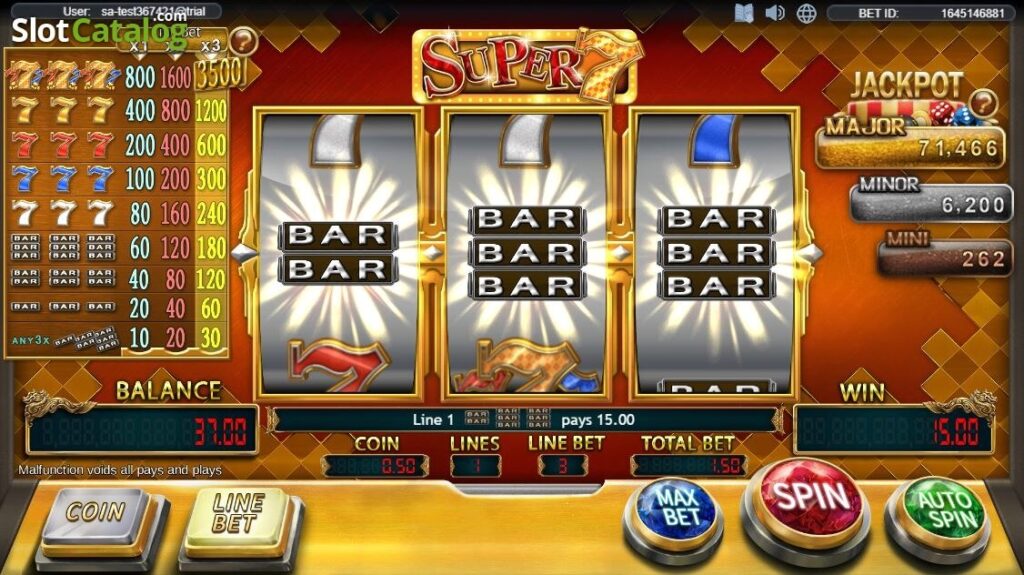Open the paytable help question mark
The image size is (1024, 575).
tap(243, 41)
